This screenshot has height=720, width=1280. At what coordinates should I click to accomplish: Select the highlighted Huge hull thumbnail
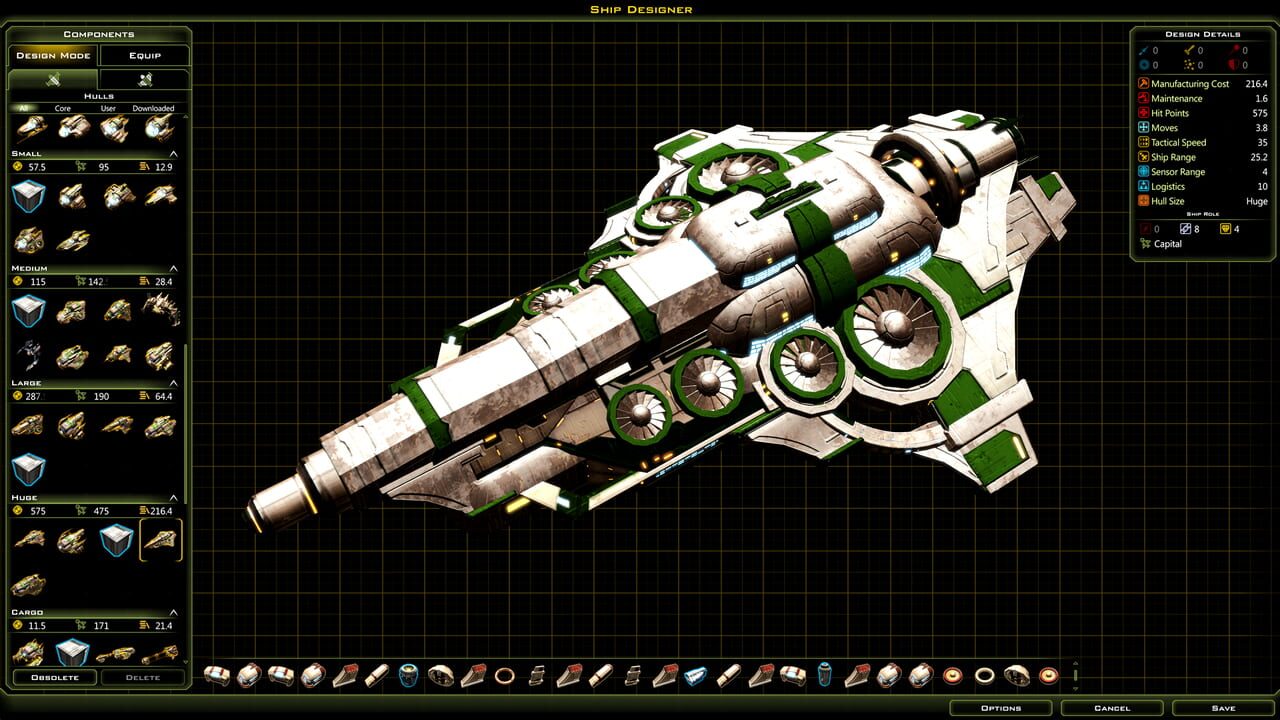coord(160,541)
